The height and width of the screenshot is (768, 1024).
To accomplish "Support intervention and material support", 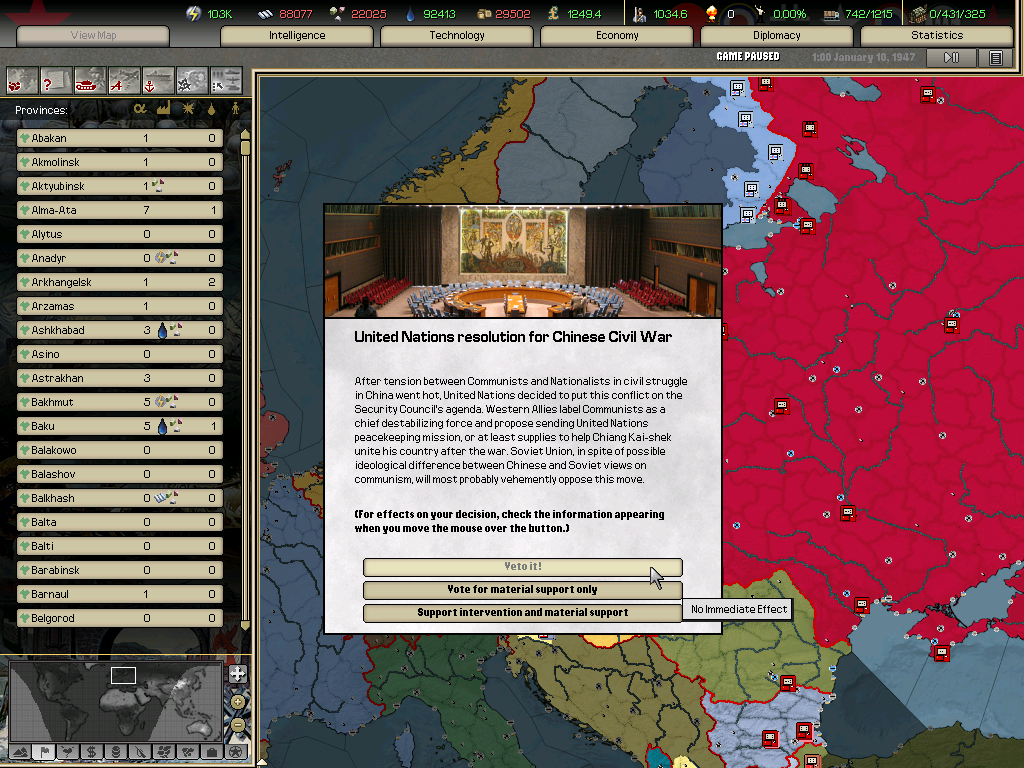I will (x=522, y=612).
